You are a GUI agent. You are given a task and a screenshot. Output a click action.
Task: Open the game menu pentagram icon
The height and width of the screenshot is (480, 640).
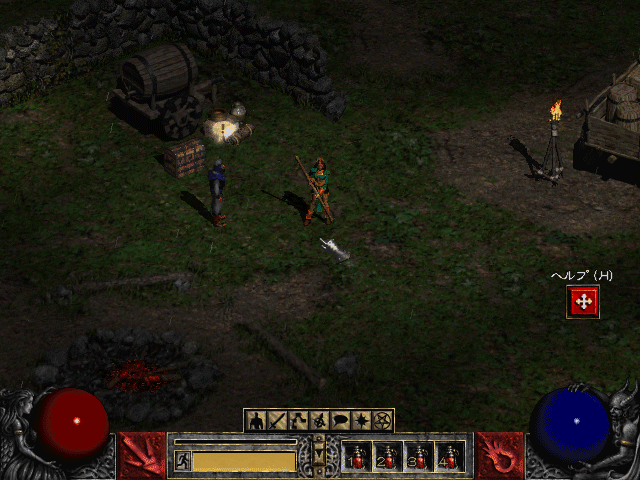pos(382,421)
